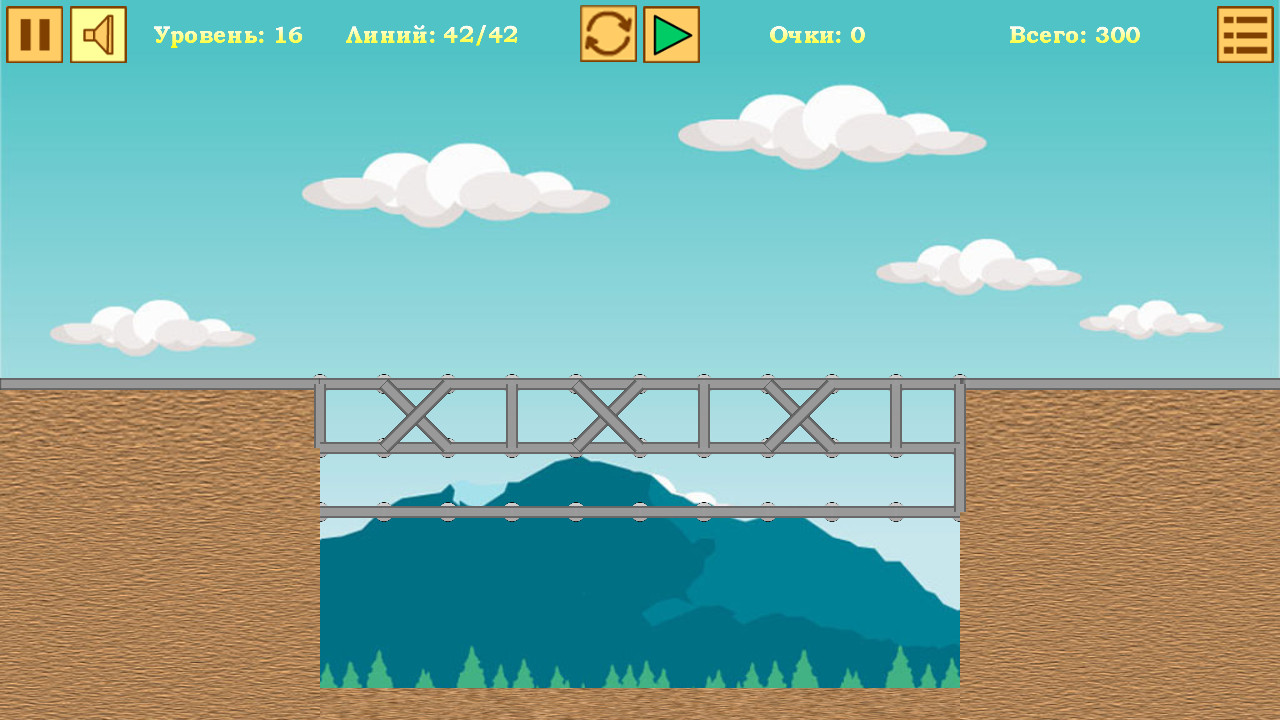Open the level selection list icon
Image resolution: width=1280 pixels, height=720 pixels.
(x=1243, y=33)
